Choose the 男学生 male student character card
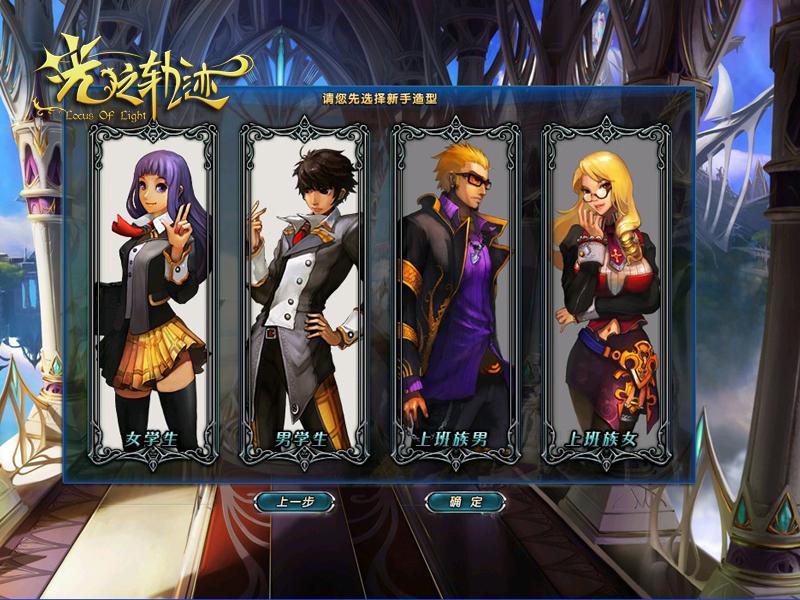Viewport: 800px width, 600px height. coord(304,295)
